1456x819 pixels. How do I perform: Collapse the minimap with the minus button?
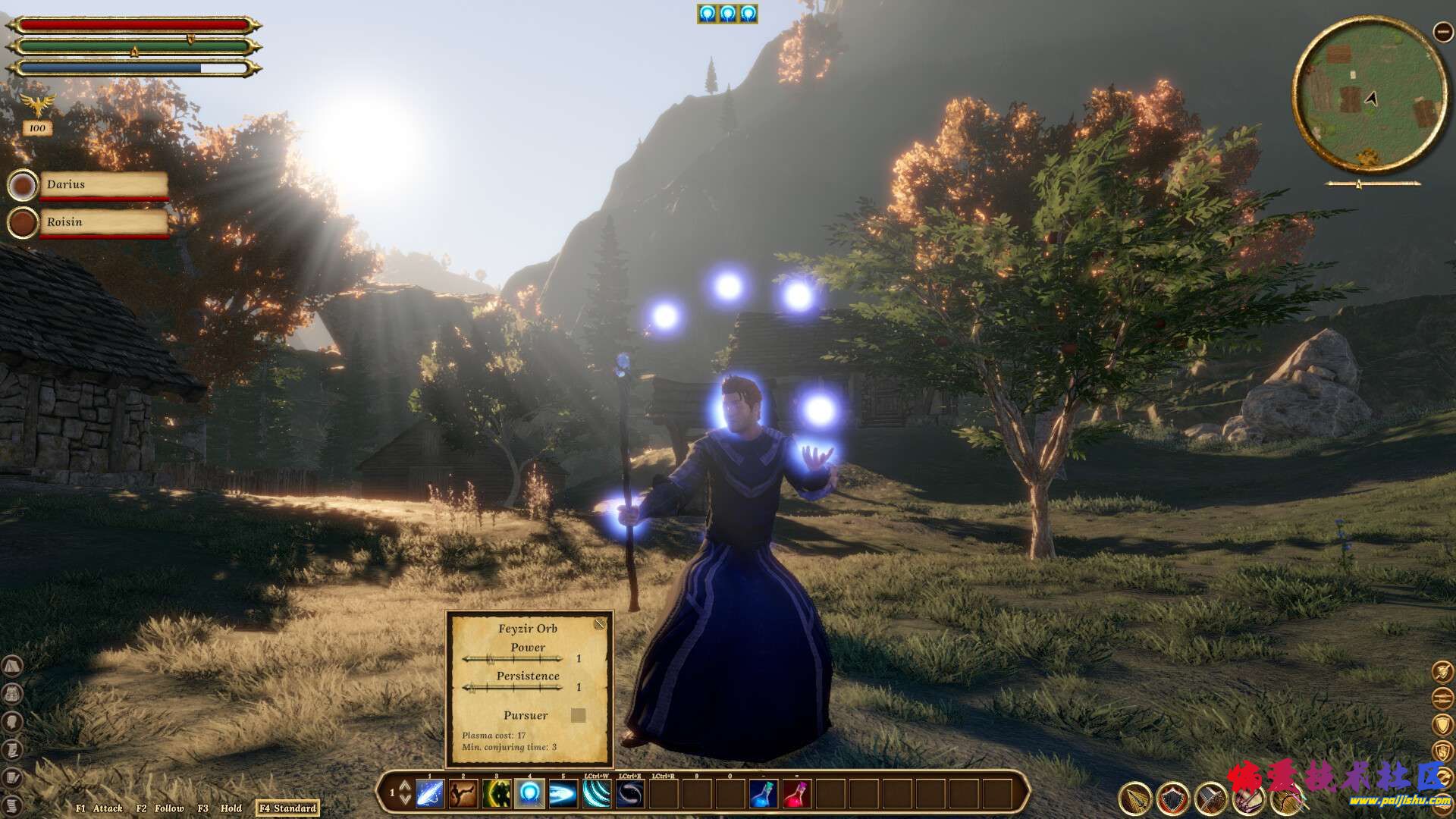(1442, 31)
